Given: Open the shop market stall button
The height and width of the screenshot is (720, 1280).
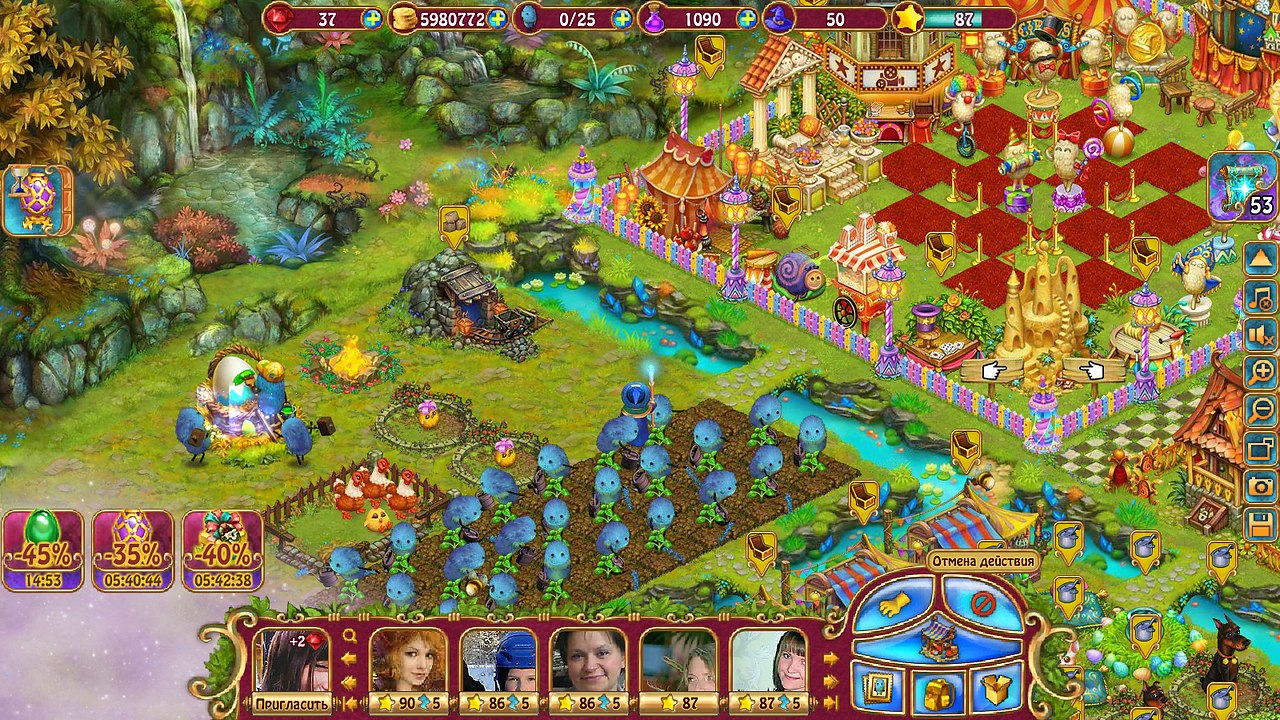Looking at the screenshot, I should tap(938, 638).
